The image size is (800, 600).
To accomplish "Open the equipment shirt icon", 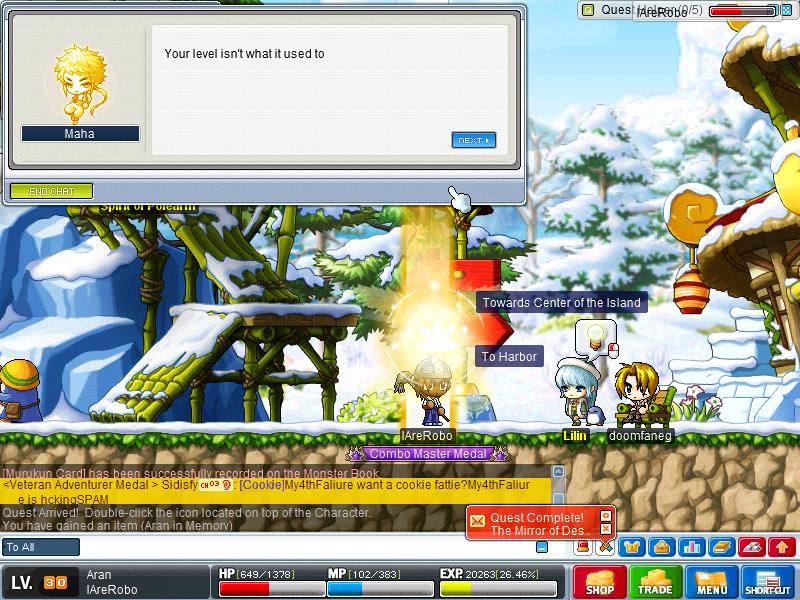I will (x=631, y=547).
